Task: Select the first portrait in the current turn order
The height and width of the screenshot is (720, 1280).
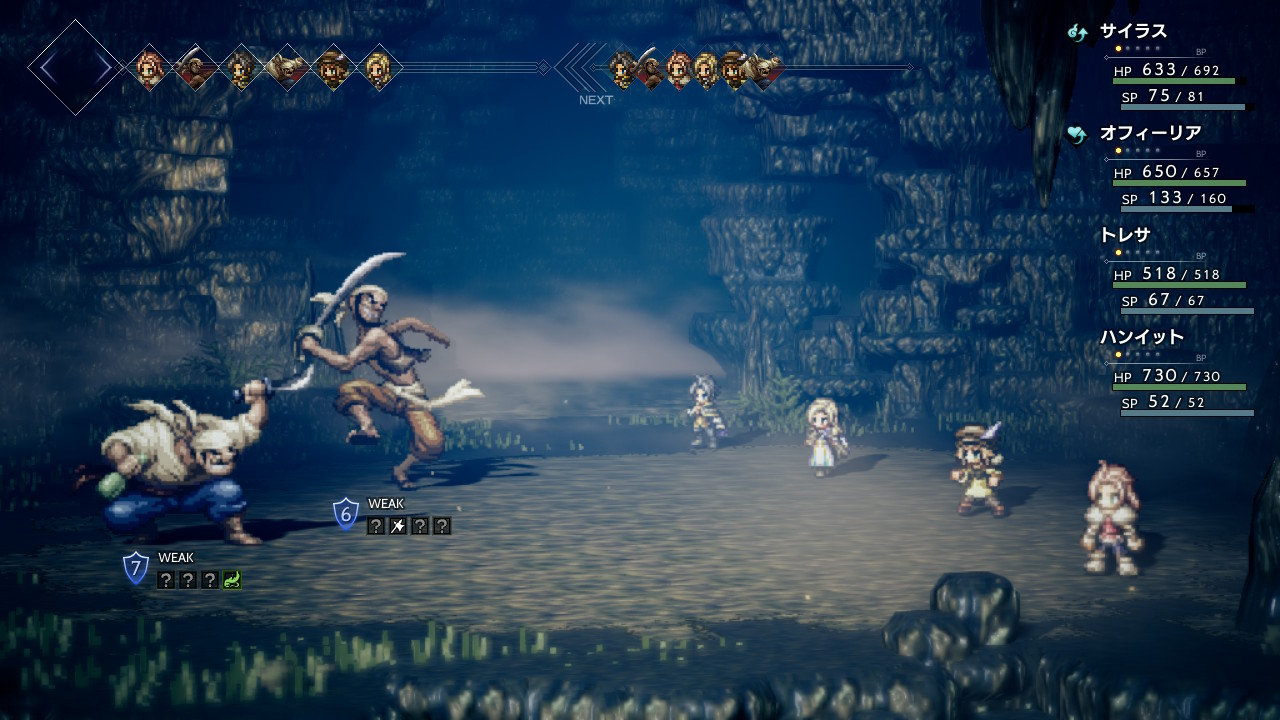Action: pyautogui.click(x=150, y=68)
